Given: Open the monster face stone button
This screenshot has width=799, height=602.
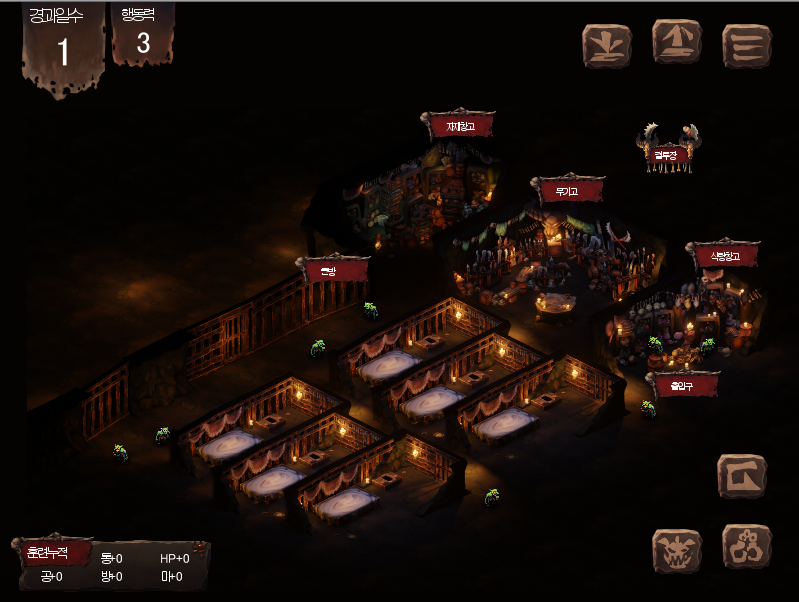Looking at the screenshot, I should coord(677,550).
